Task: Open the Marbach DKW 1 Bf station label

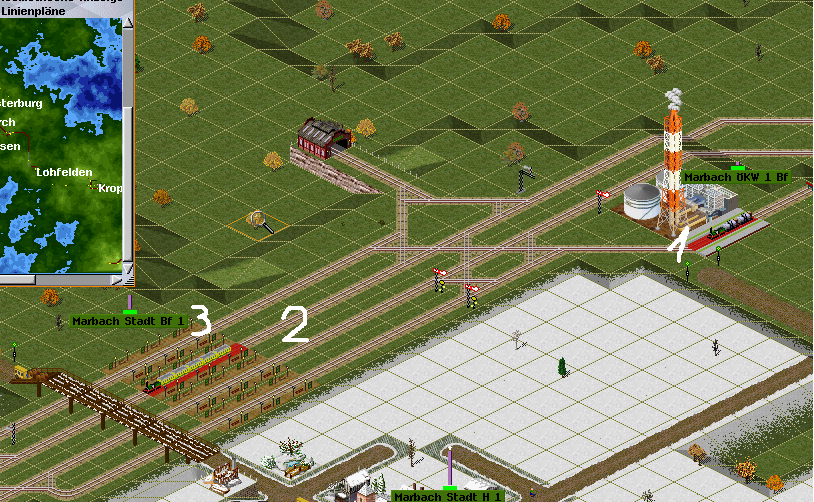Action: (736, 177)
